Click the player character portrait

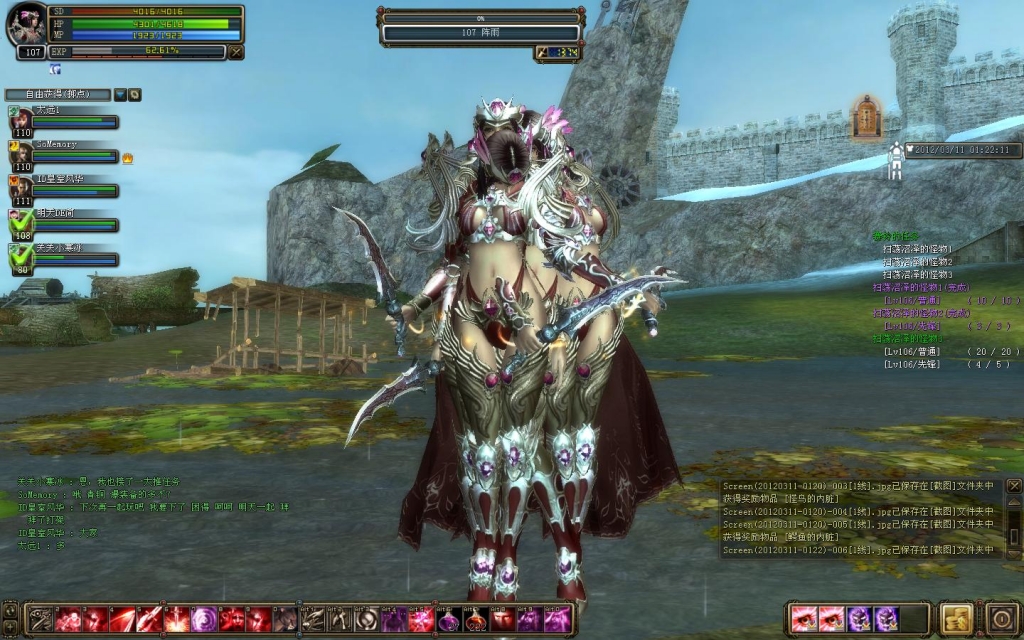coord(27,25)
